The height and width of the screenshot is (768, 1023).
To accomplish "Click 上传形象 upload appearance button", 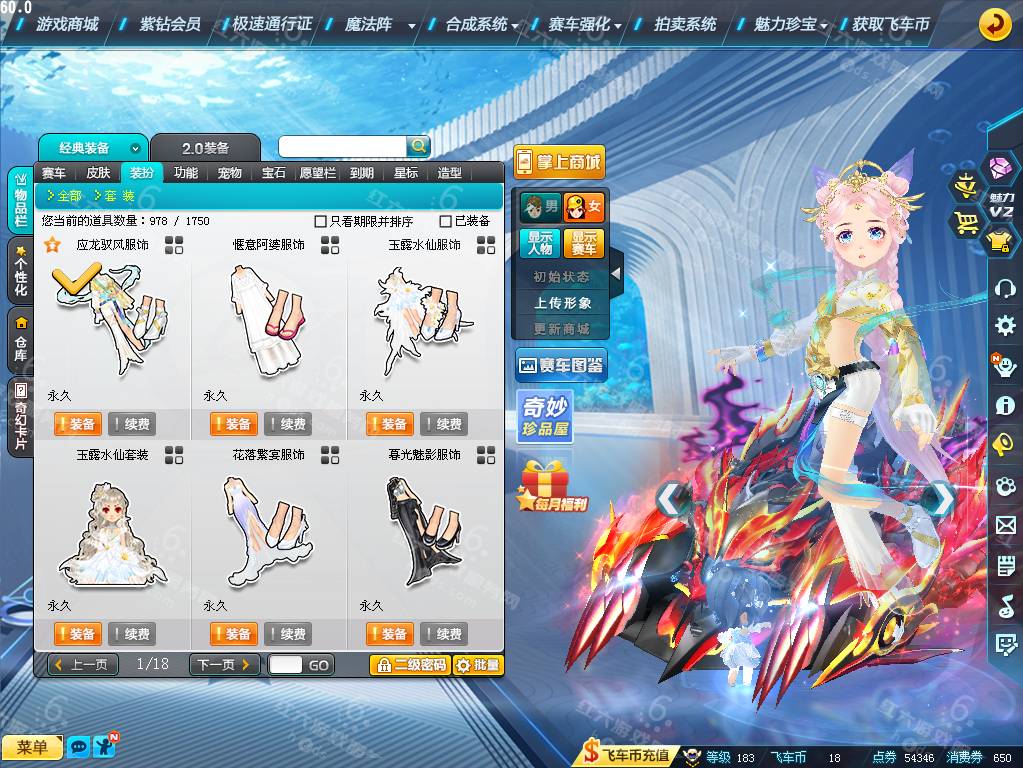I will click(x=562, y=302).
